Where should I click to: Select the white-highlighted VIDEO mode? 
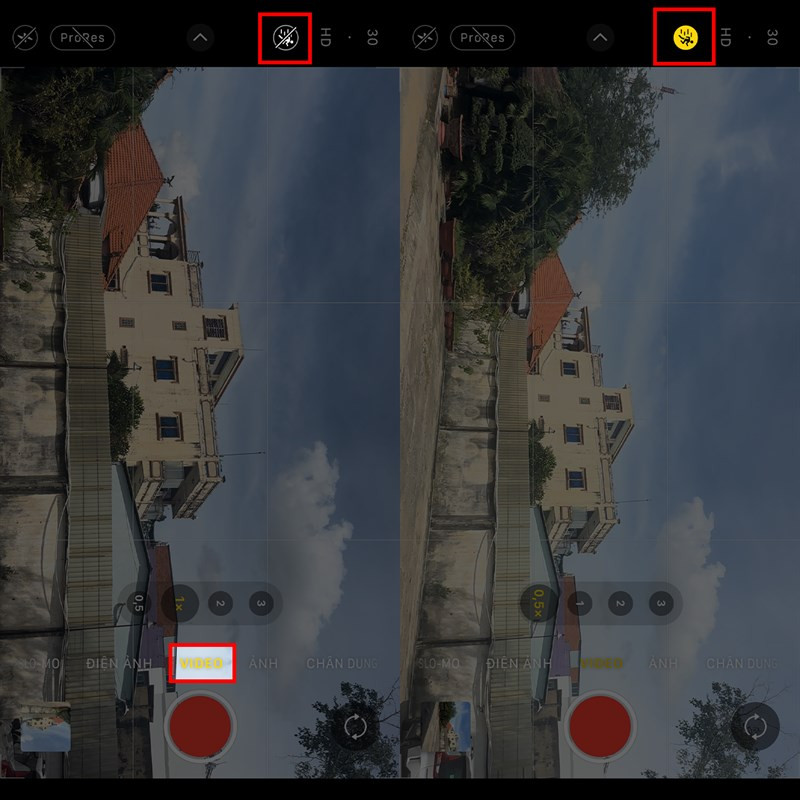coord(203,664)
